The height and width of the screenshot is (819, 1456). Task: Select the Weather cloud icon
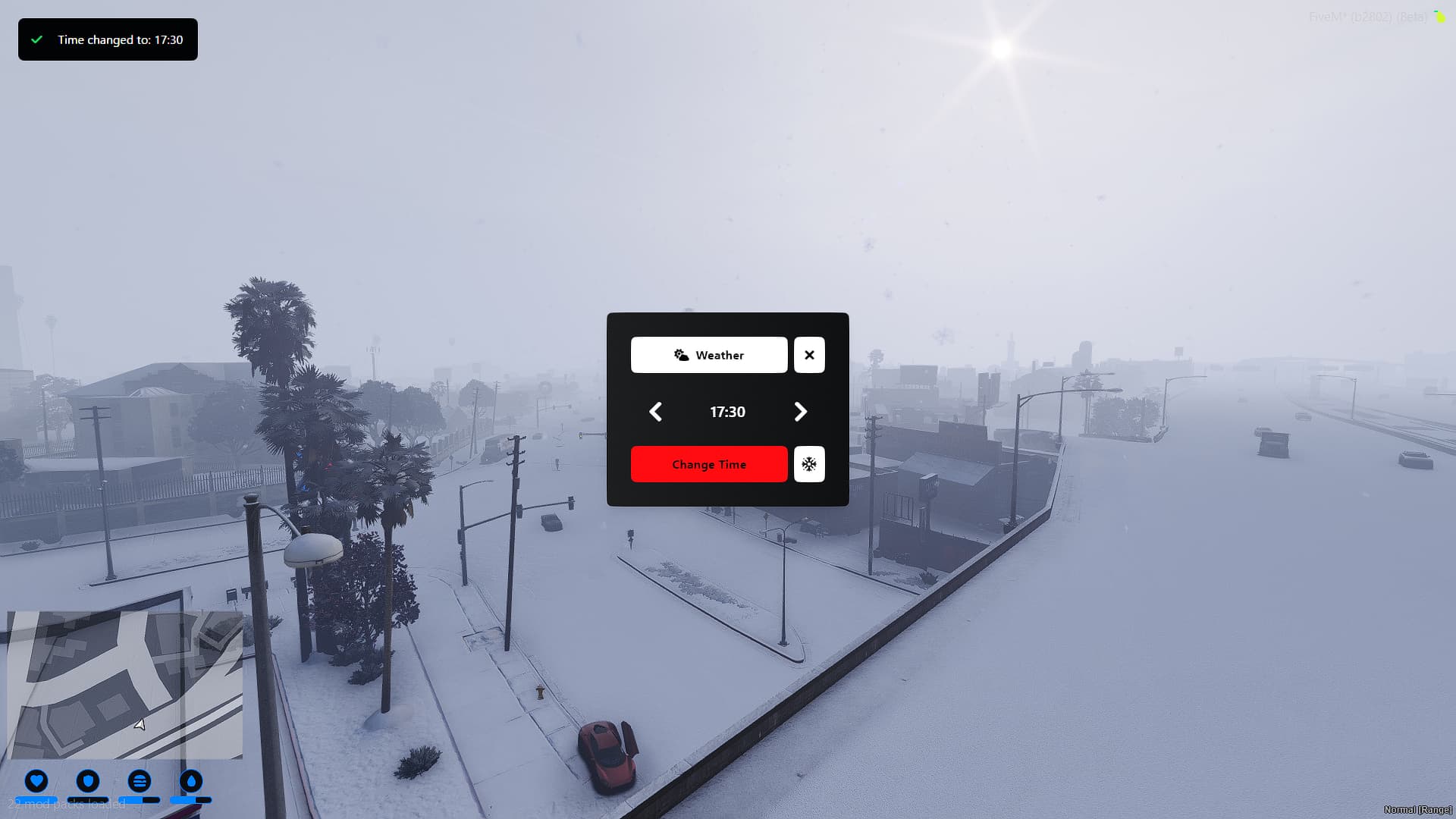click(682, 354)
